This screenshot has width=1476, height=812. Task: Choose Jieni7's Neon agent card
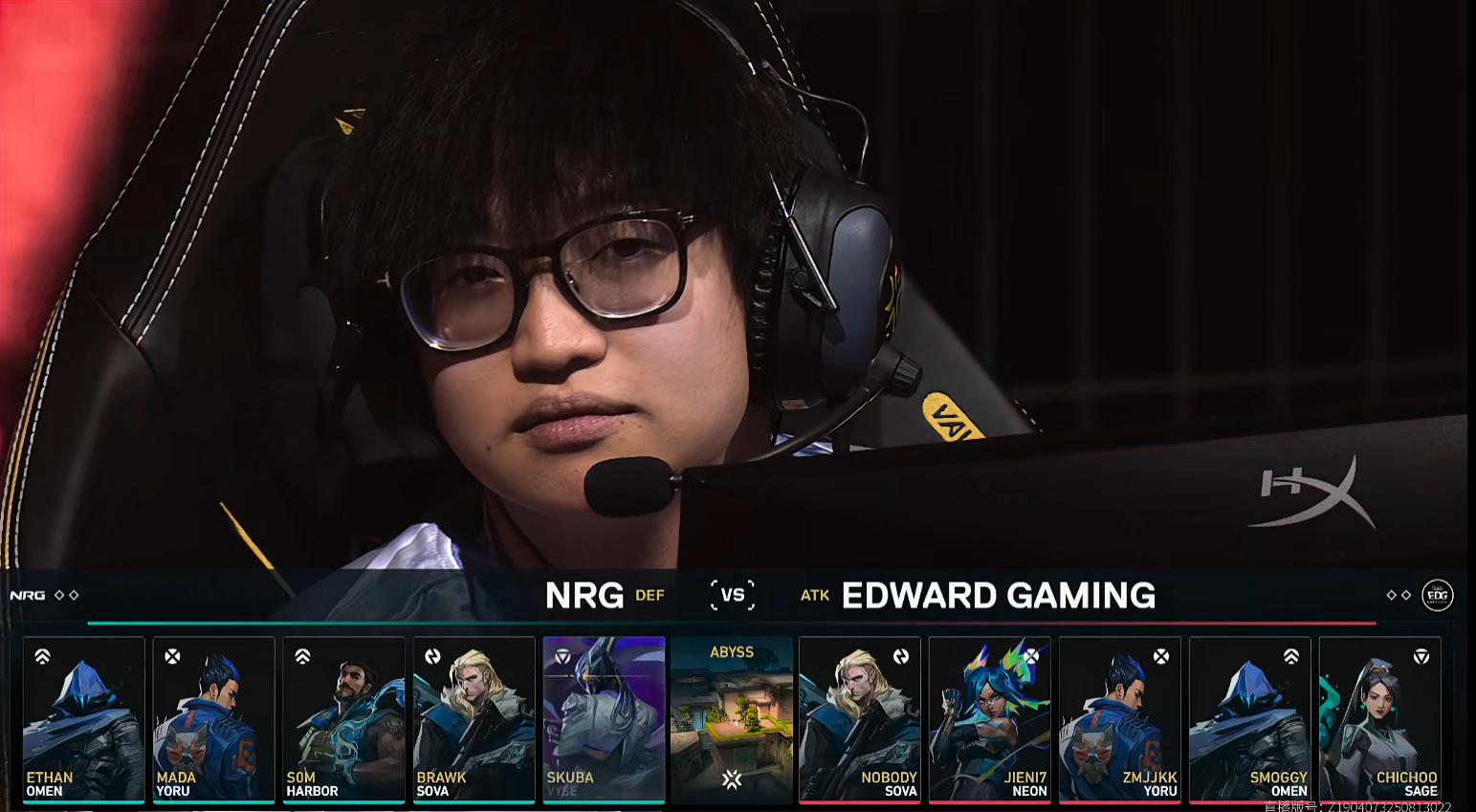click(990, 719)
